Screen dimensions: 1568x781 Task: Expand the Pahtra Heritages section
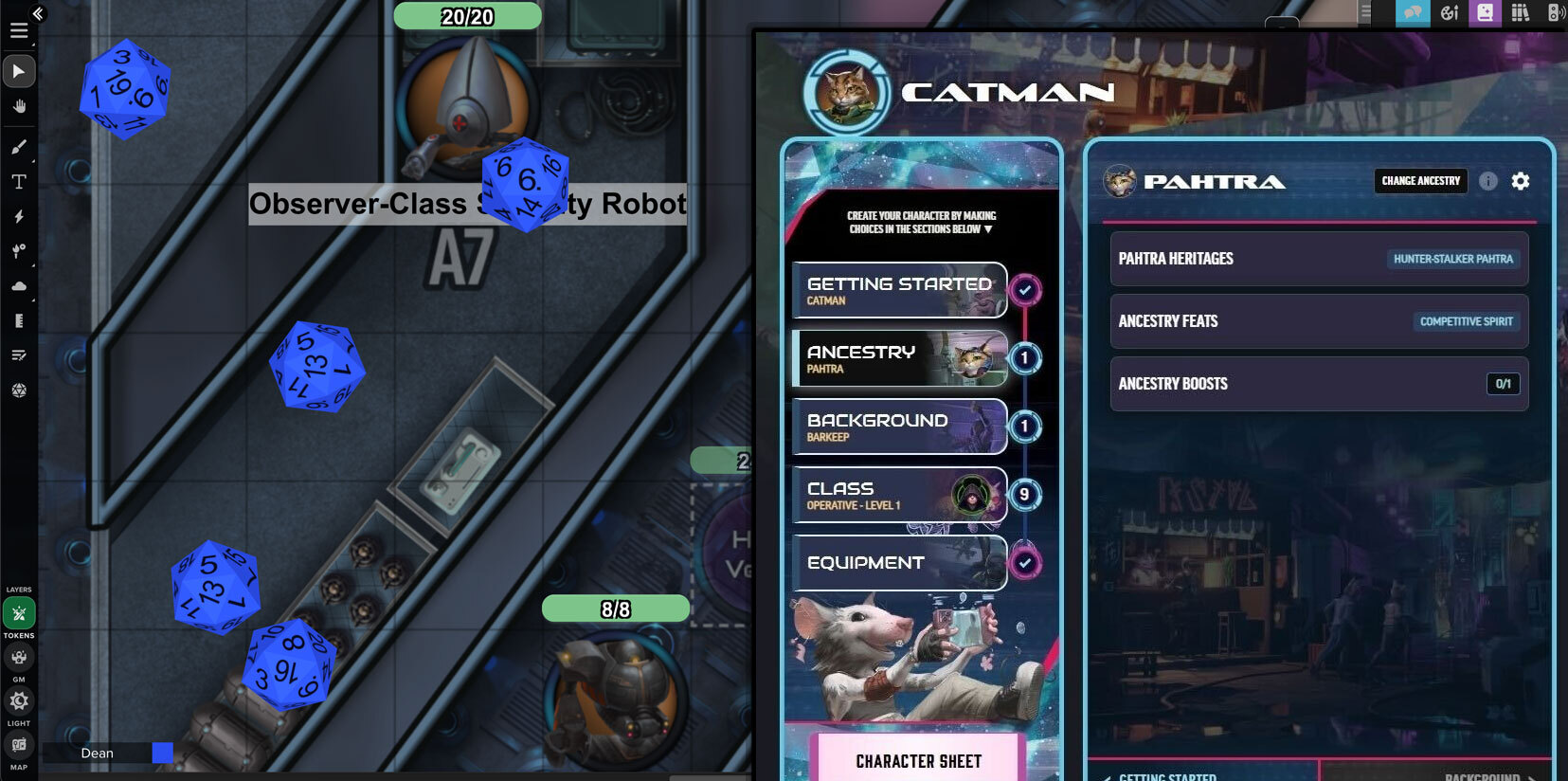(x=1318, y=259)
